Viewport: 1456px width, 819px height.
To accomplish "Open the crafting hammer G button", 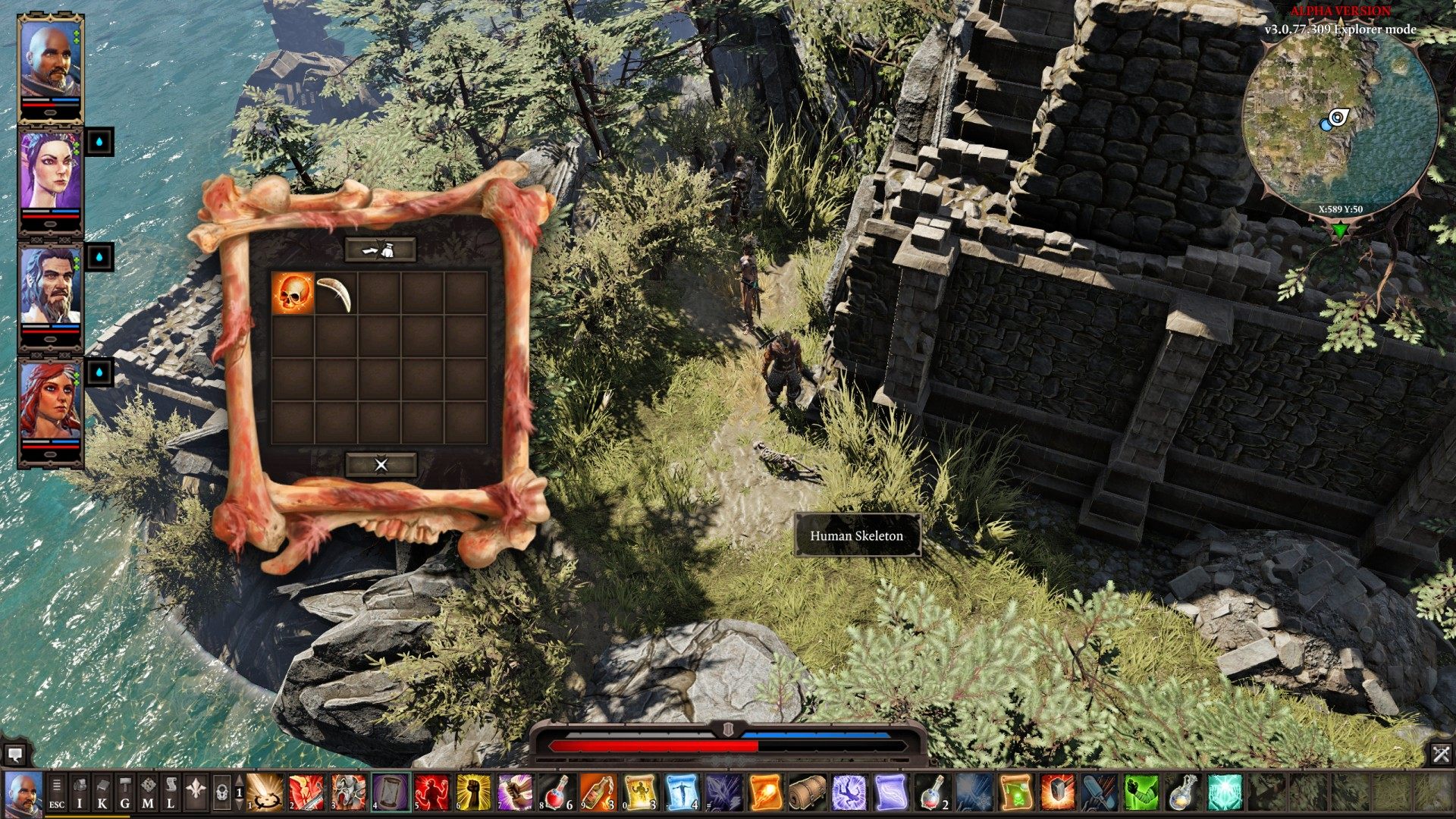I will point(125,792).
